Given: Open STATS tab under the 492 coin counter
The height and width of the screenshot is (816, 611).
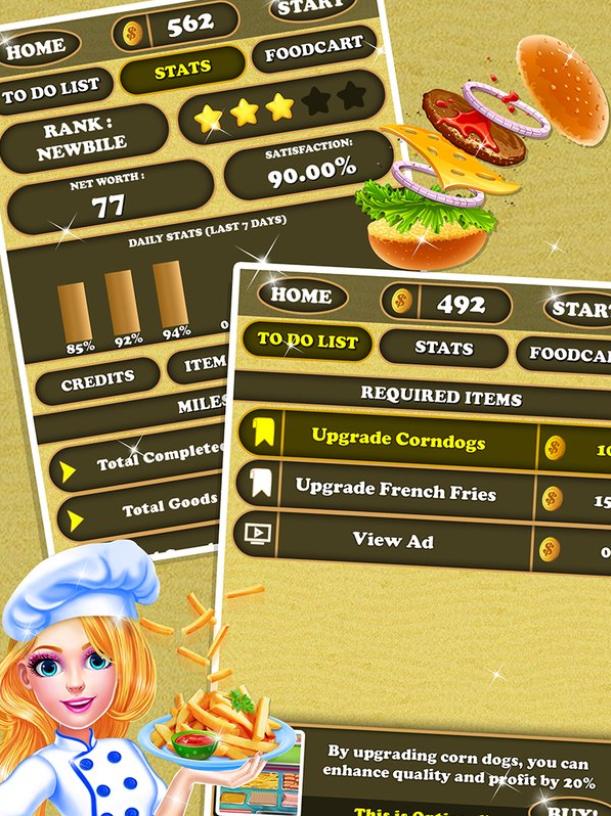Looking at the screenshot, I should (443, 348).
